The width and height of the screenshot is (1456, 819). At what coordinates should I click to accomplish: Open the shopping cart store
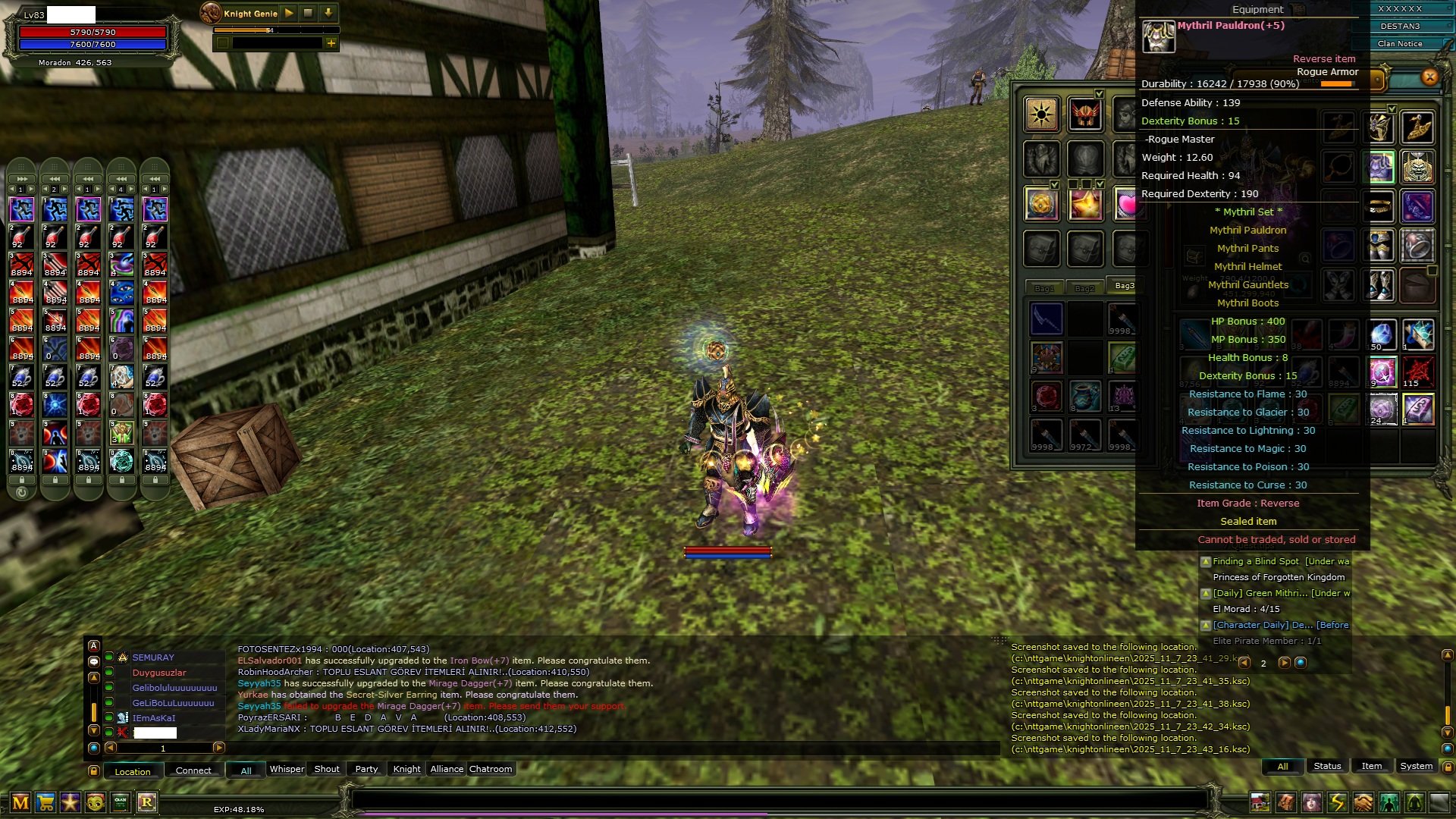(45, 802)
